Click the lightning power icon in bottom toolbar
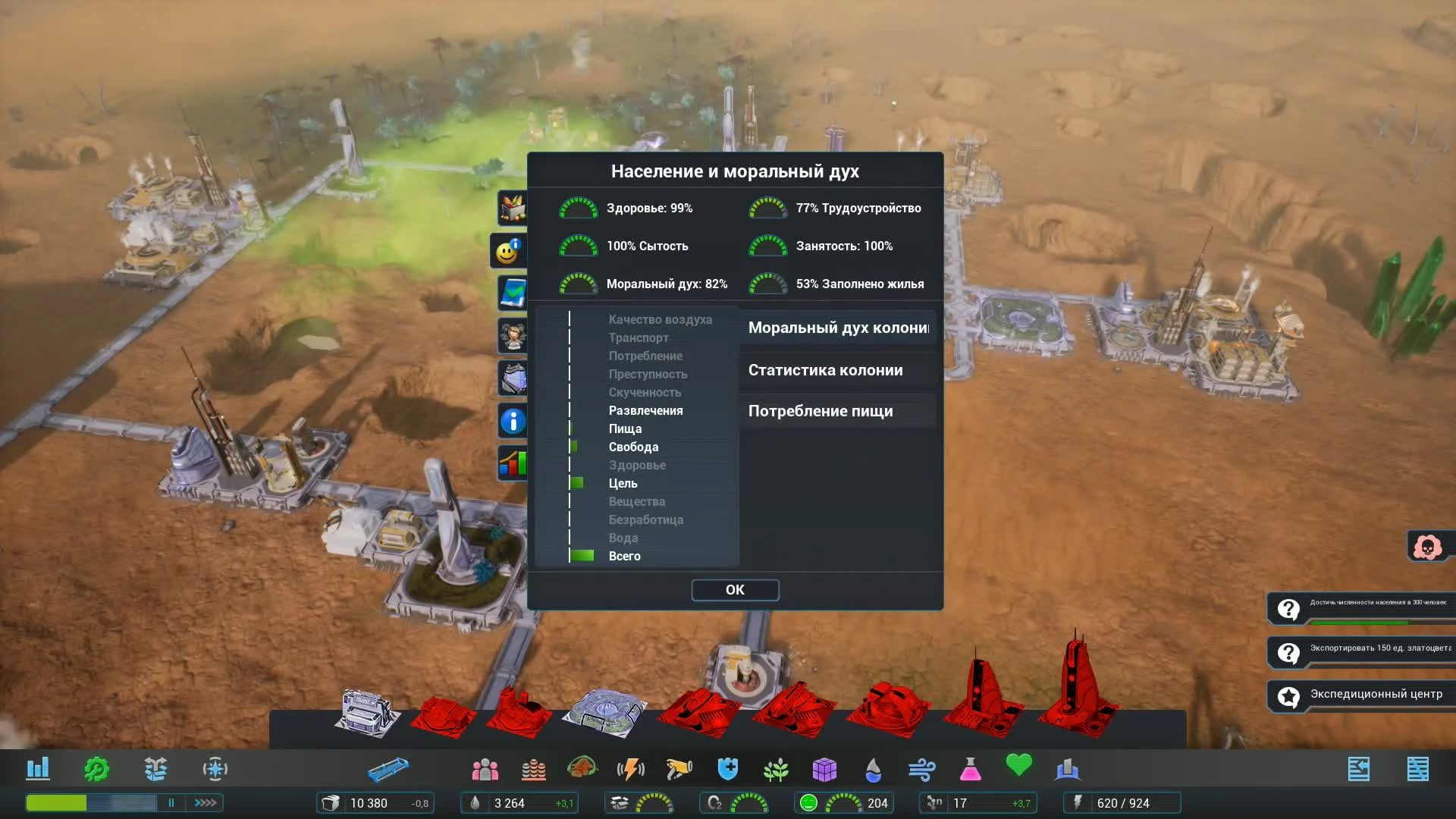 [632, 769]
